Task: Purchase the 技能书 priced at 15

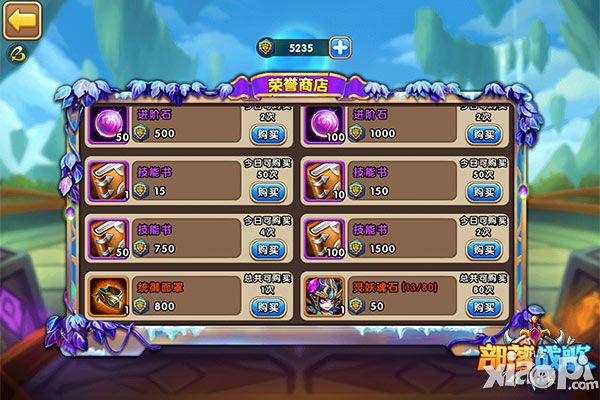Action: (264, 191)
